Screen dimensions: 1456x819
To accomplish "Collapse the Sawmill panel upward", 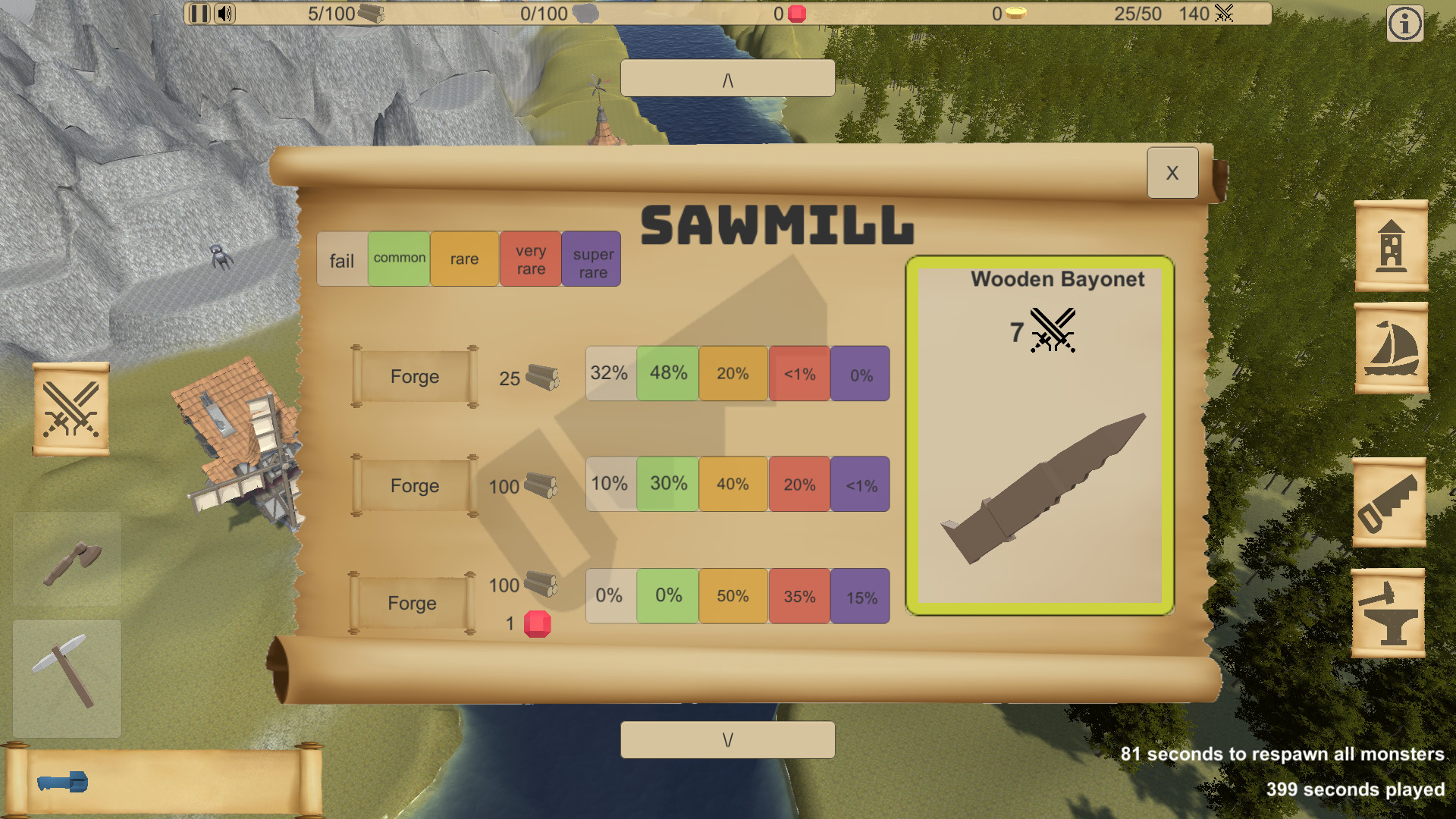I will 726,77.
